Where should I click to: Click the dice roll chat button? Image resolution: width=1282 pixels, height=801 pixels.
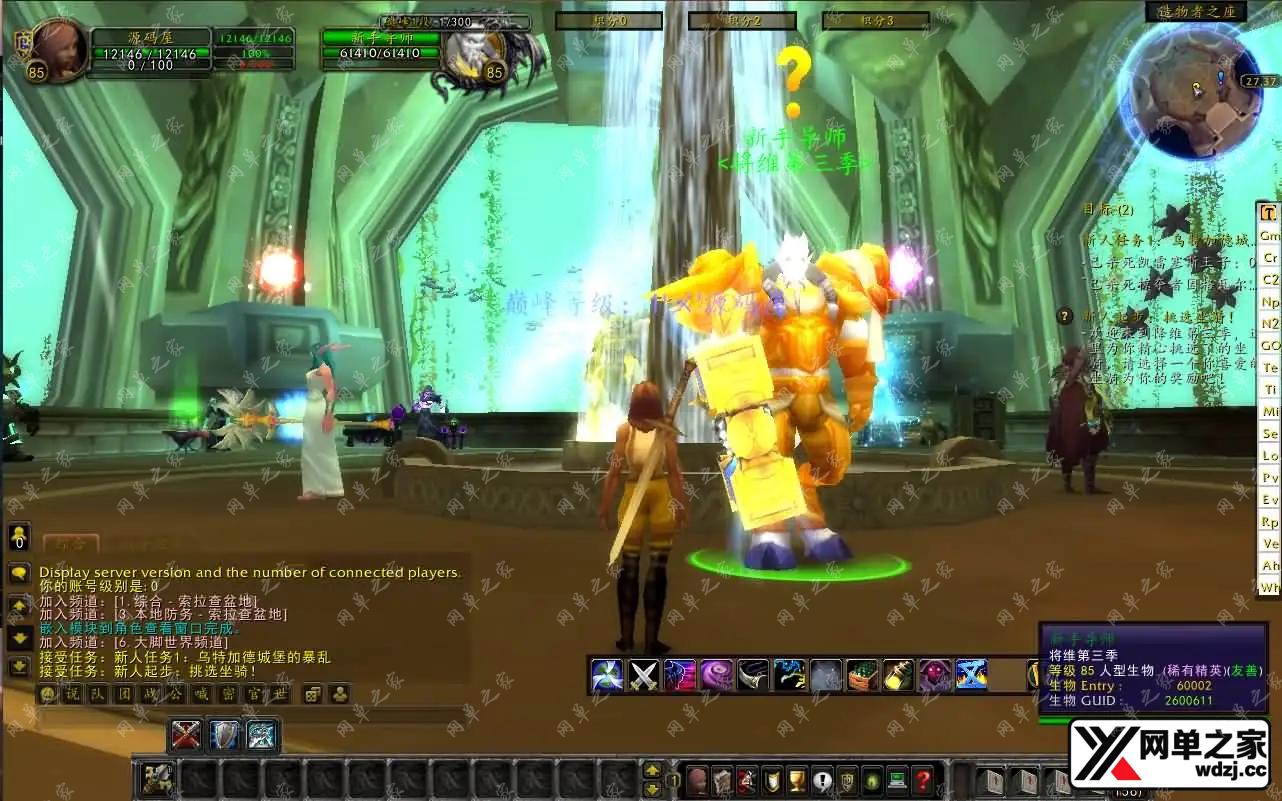pyautogui.click(x=312, y=694)
